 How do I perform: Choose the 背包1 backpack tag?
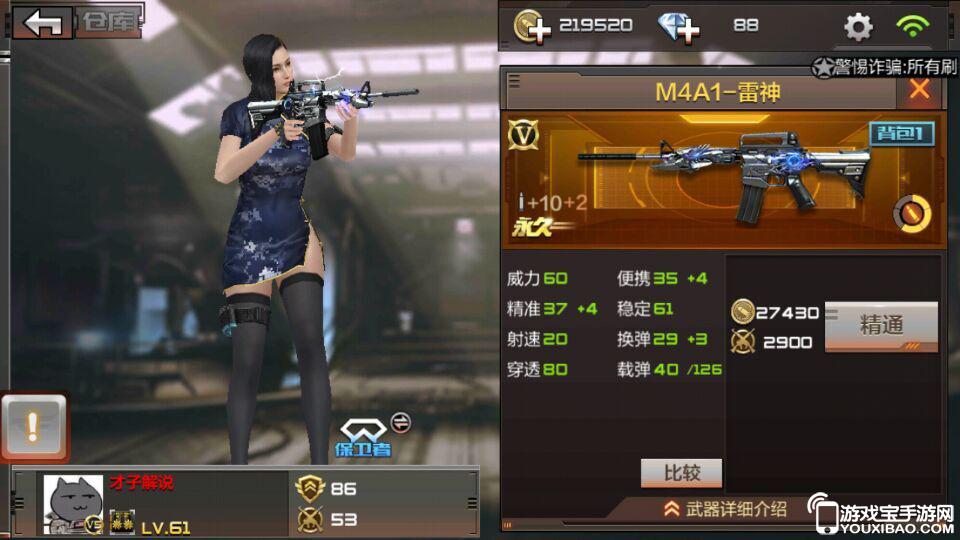(900, 134)
